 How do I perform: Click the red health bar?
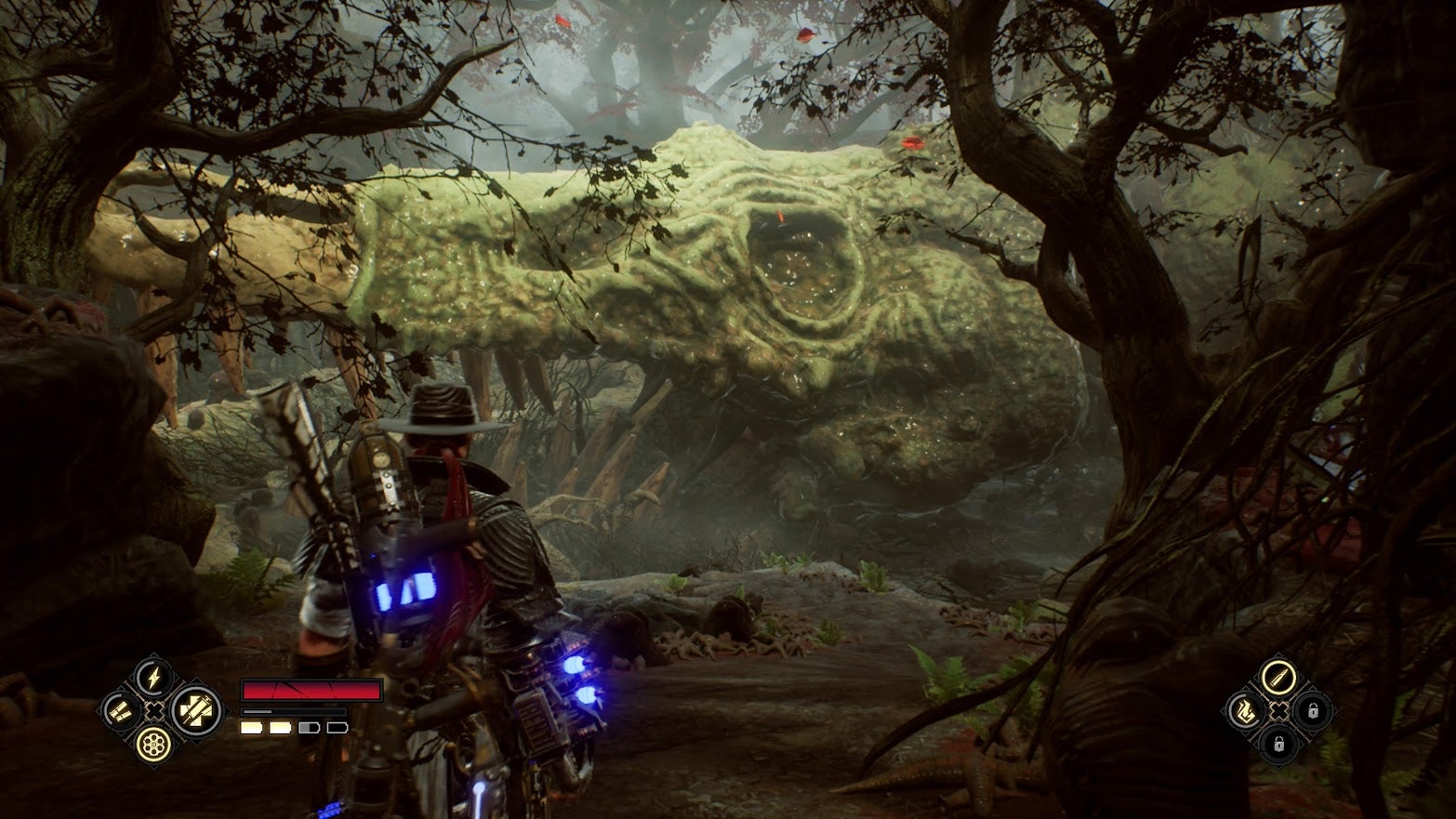[x=311, y=689]
